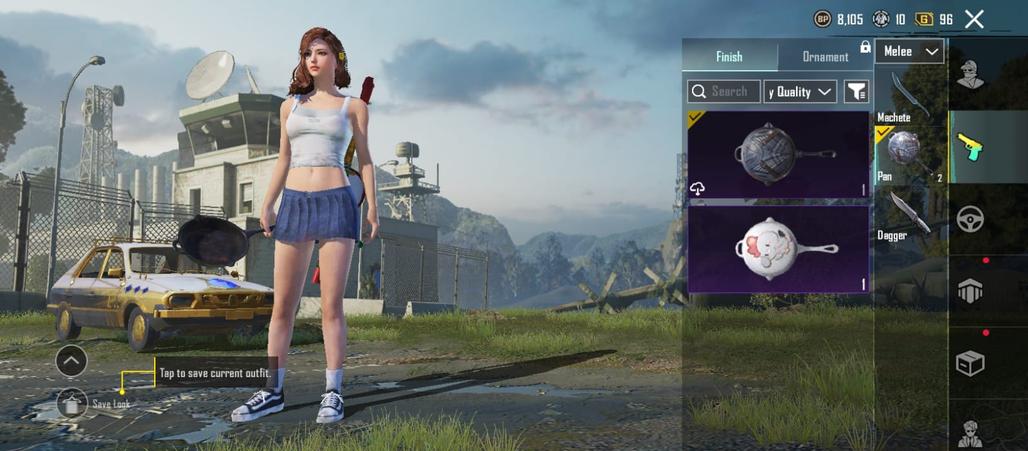This screenshot has width=1028, height=451.
Task: Expand the up-arrow chevron button
Action: click(x=71, y=360)
